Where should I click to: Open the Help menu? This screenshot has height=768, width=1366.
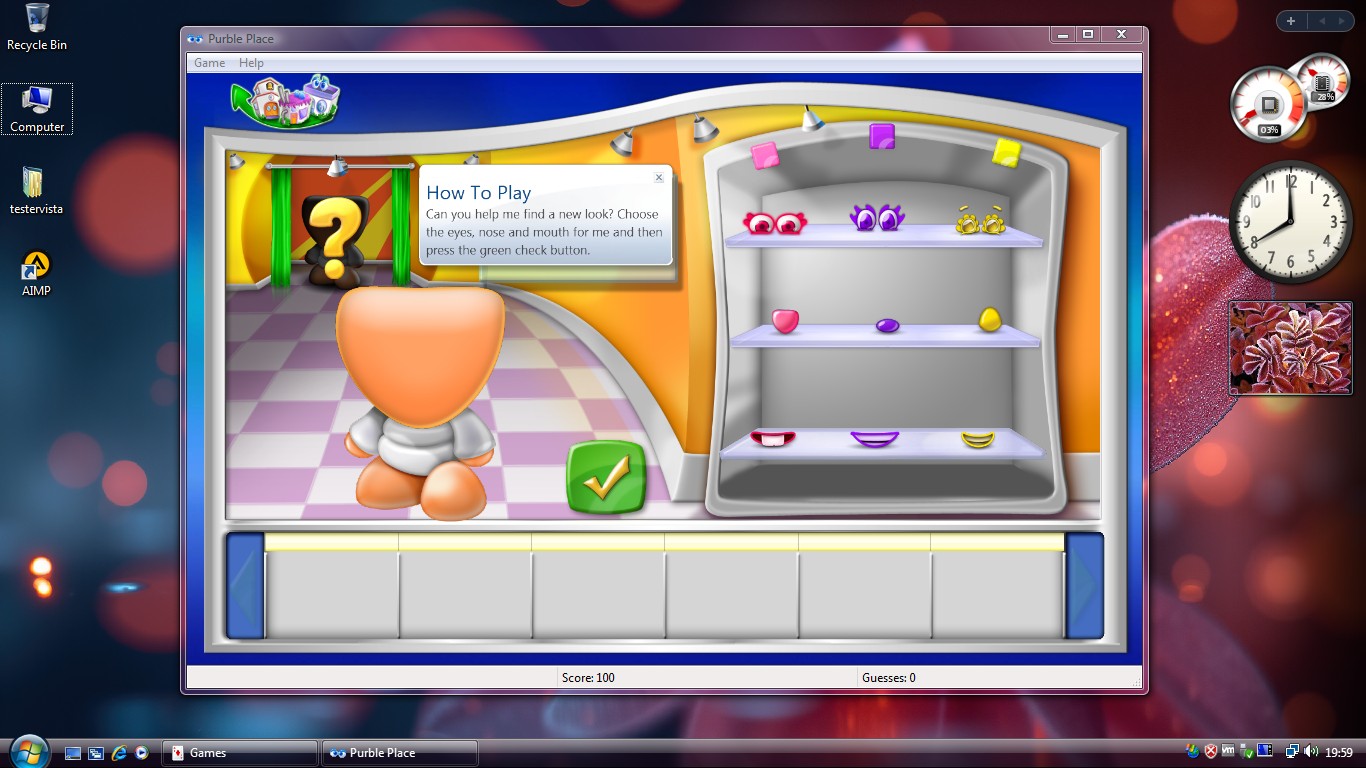(x=251, y=62)
